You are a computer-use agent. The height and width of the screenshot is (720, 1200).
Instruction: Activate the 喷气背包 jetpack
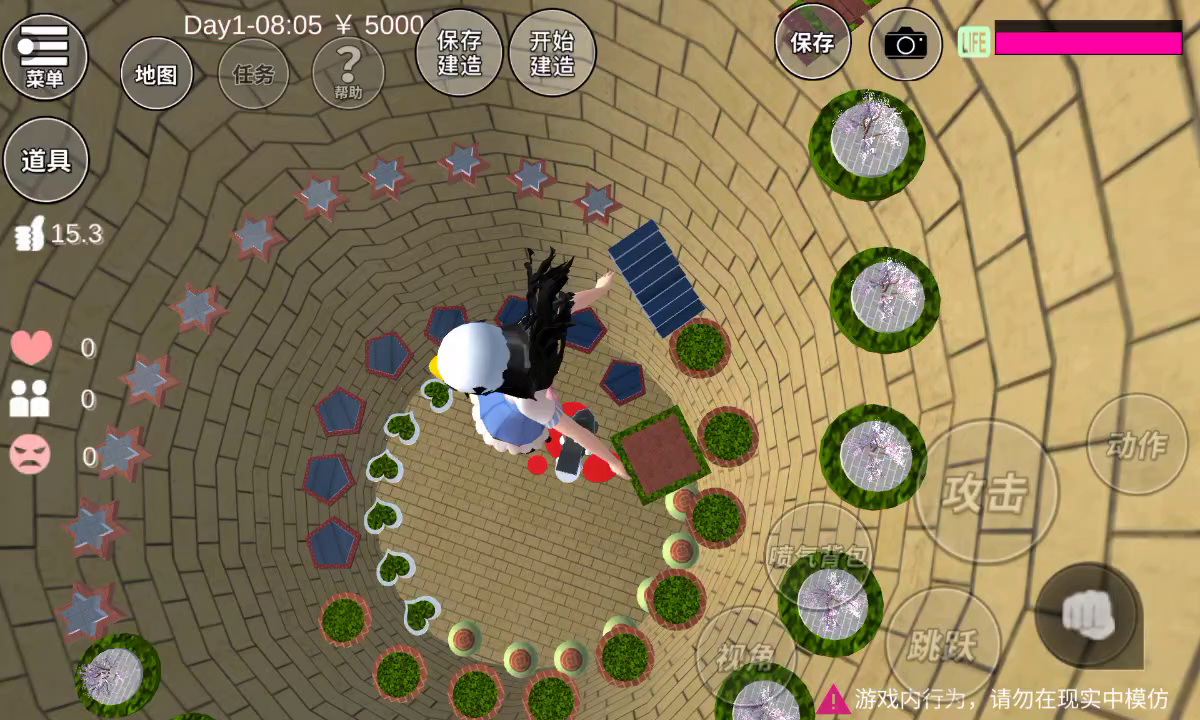819,556
